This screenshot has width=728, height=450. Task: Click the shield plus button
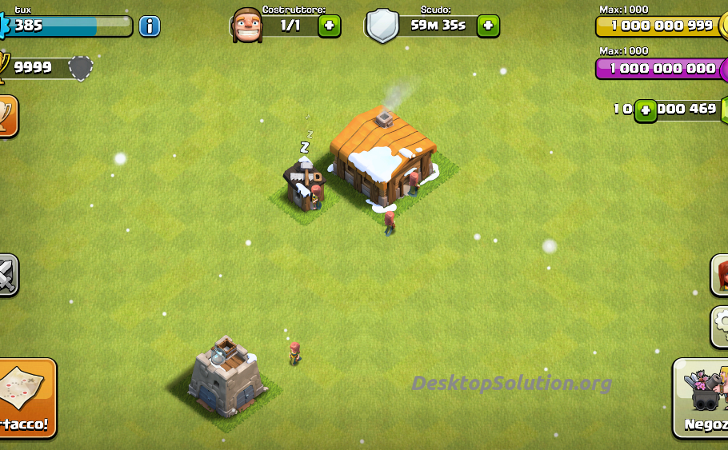click(488, 26)
